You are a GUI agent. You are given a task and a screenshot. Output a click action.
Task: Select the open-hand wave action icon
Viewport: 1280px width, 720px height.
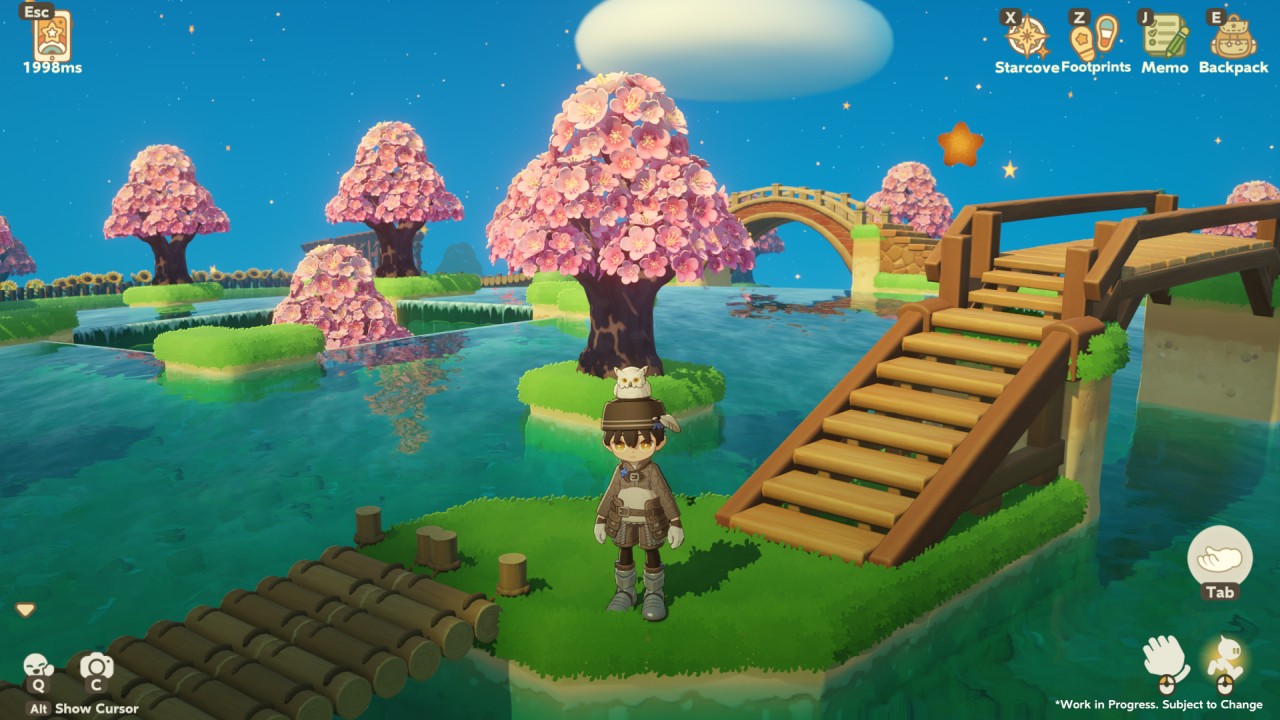point(1165,659)
